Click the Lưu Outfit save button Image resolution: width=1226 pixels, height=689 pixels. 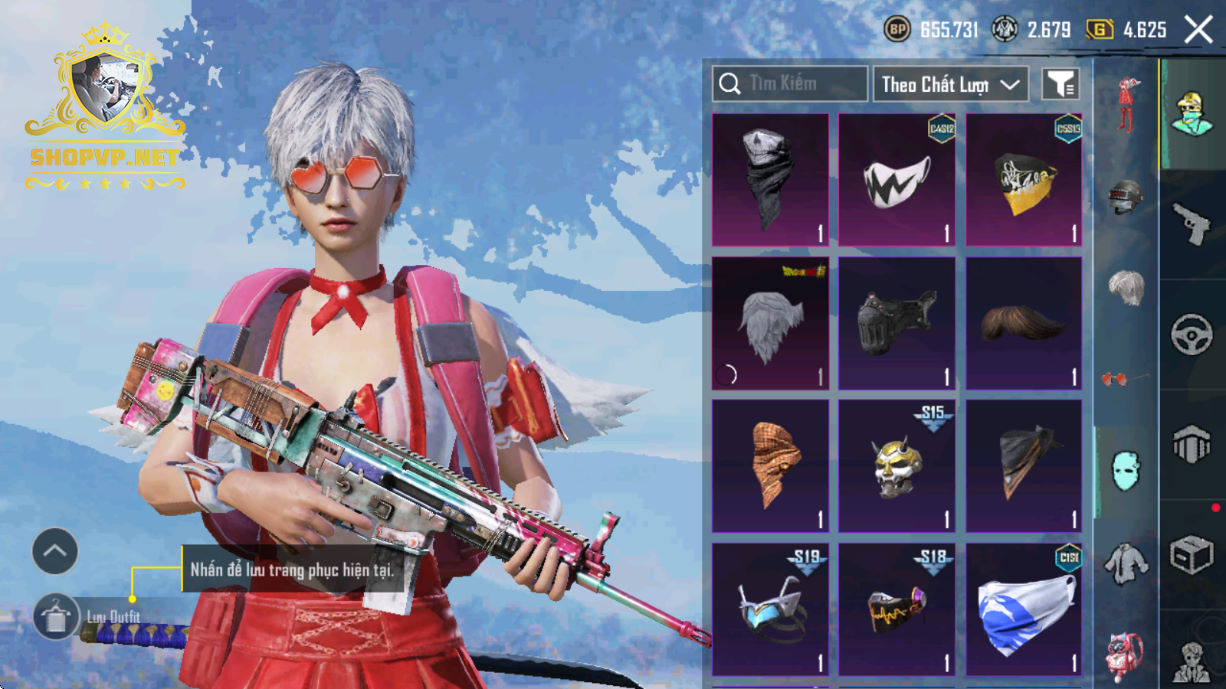56,617
